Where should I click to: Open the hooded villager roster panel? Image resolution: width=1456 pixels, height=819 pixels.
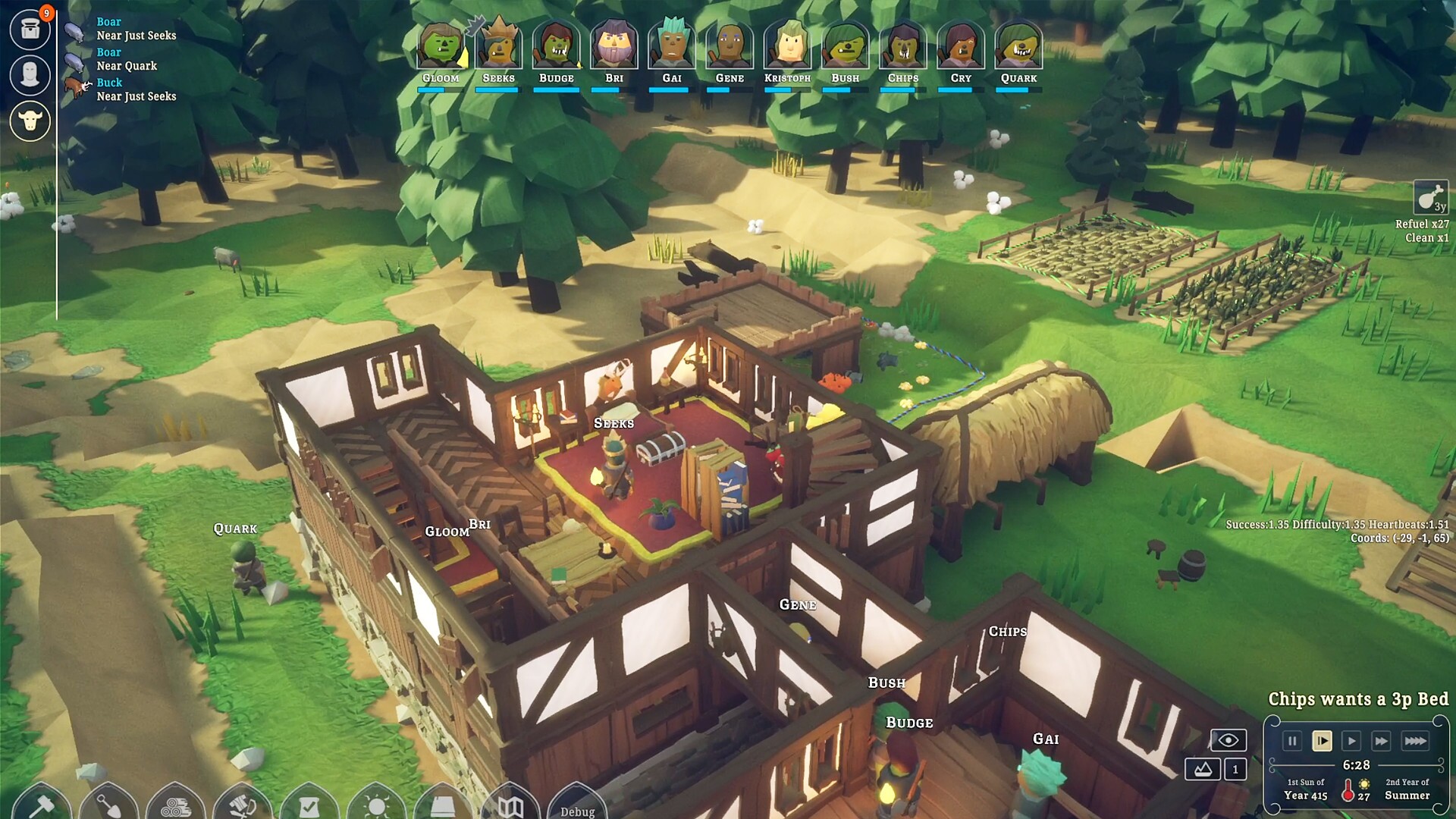30,75
